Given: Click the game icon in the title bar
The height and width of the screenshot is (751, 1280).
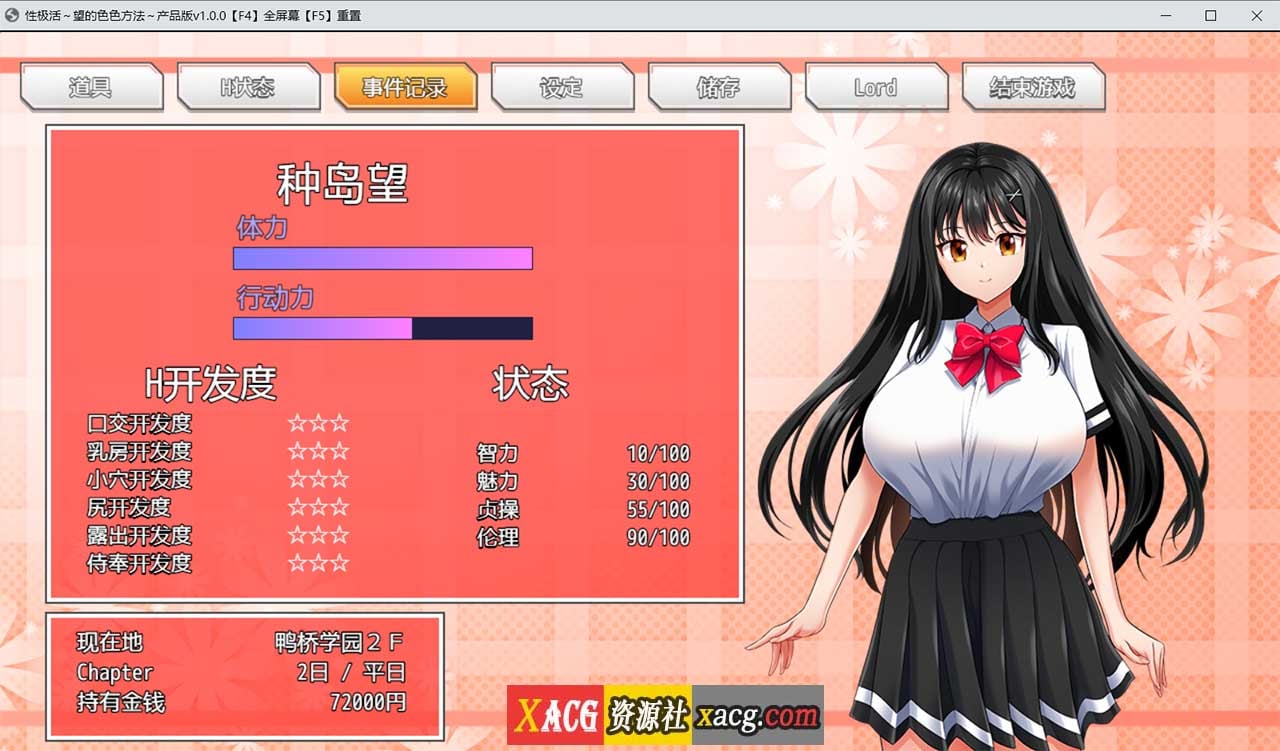Looking at the screenshot, I should click(x=10, y=16).
